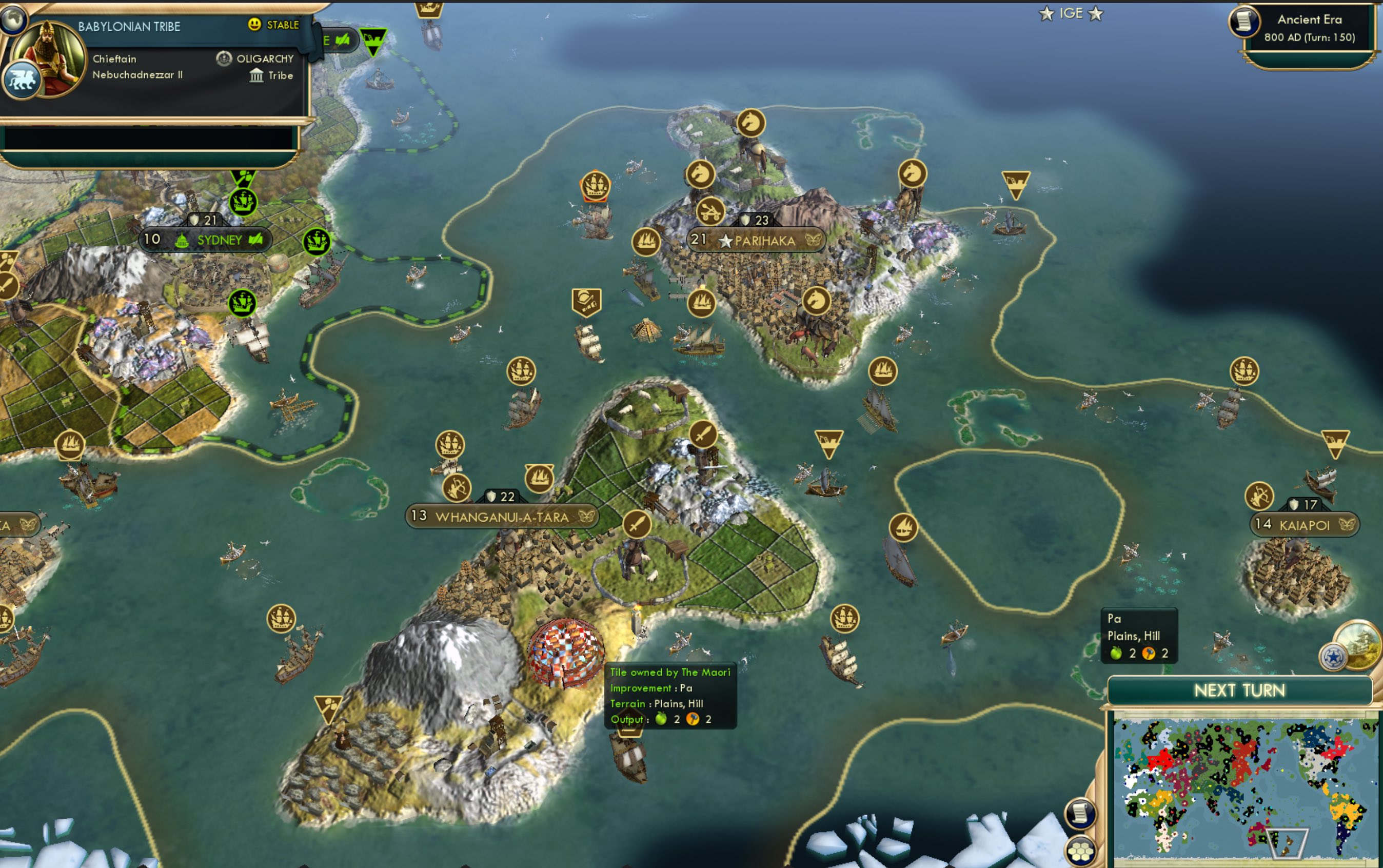
Task: Open the Oligarchy government icon
Action: coord(224,58)
